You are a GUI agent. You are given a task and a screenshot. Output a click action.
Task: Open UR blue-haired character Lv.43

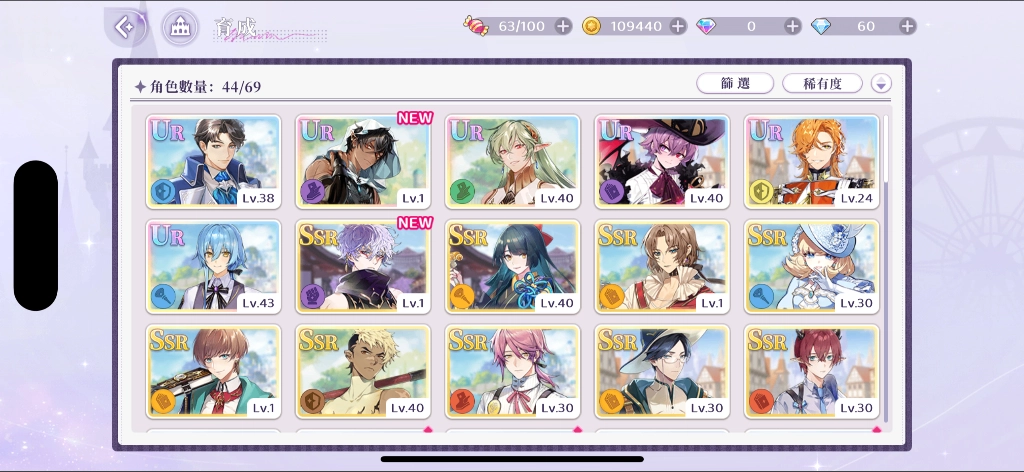point(214,266)
